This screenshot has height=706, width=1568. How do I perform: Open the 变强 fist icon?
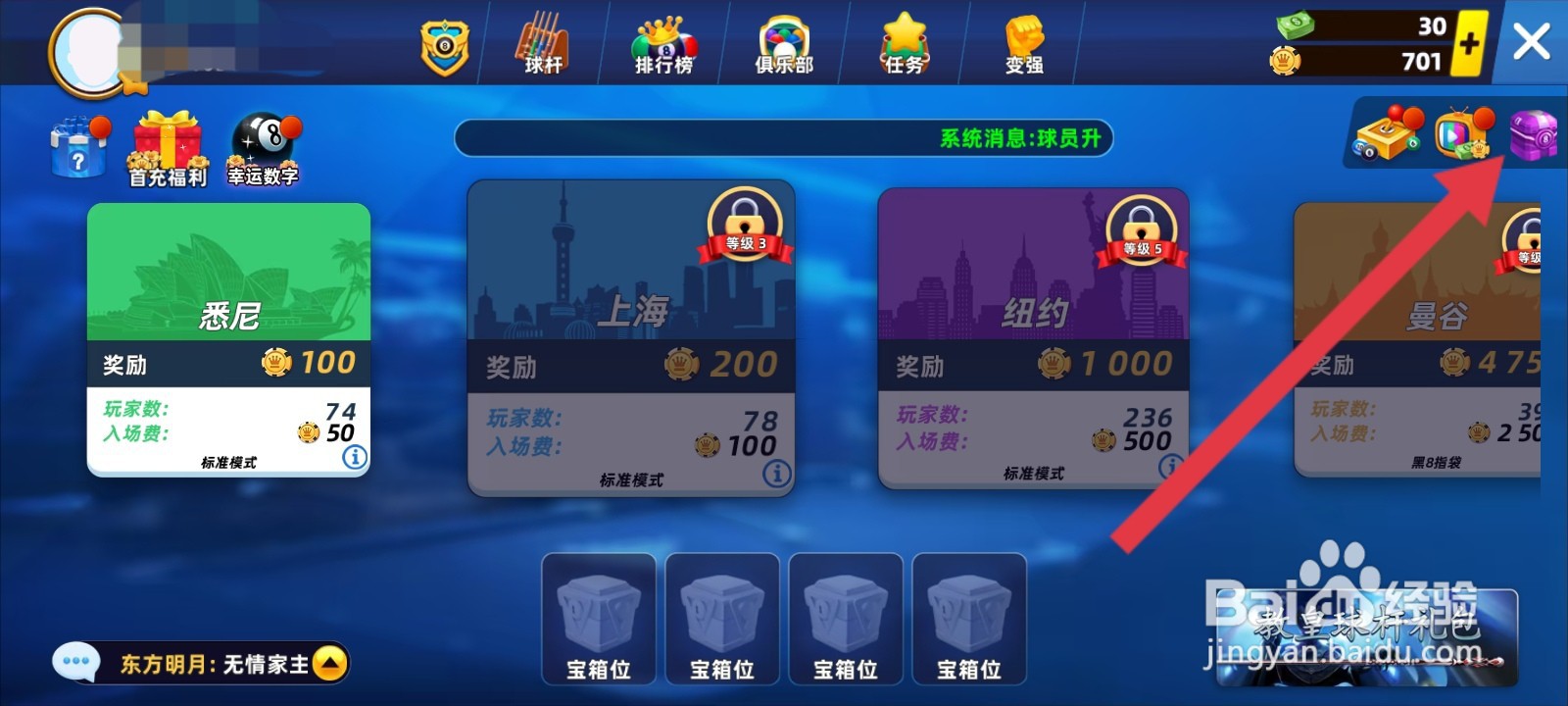pos(1021,42)
